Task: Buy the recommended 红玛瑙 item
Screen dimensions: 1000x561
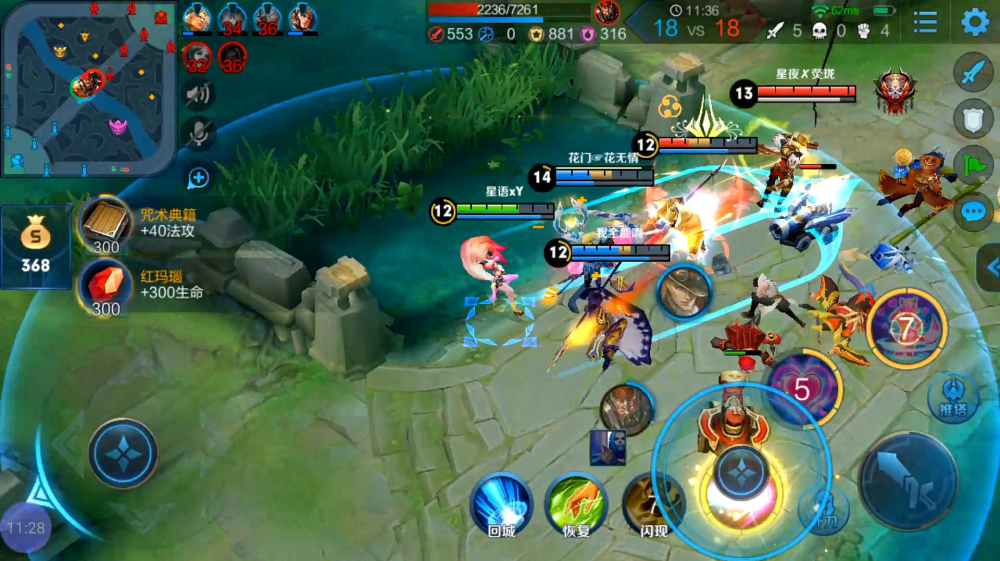Action: 104,285
